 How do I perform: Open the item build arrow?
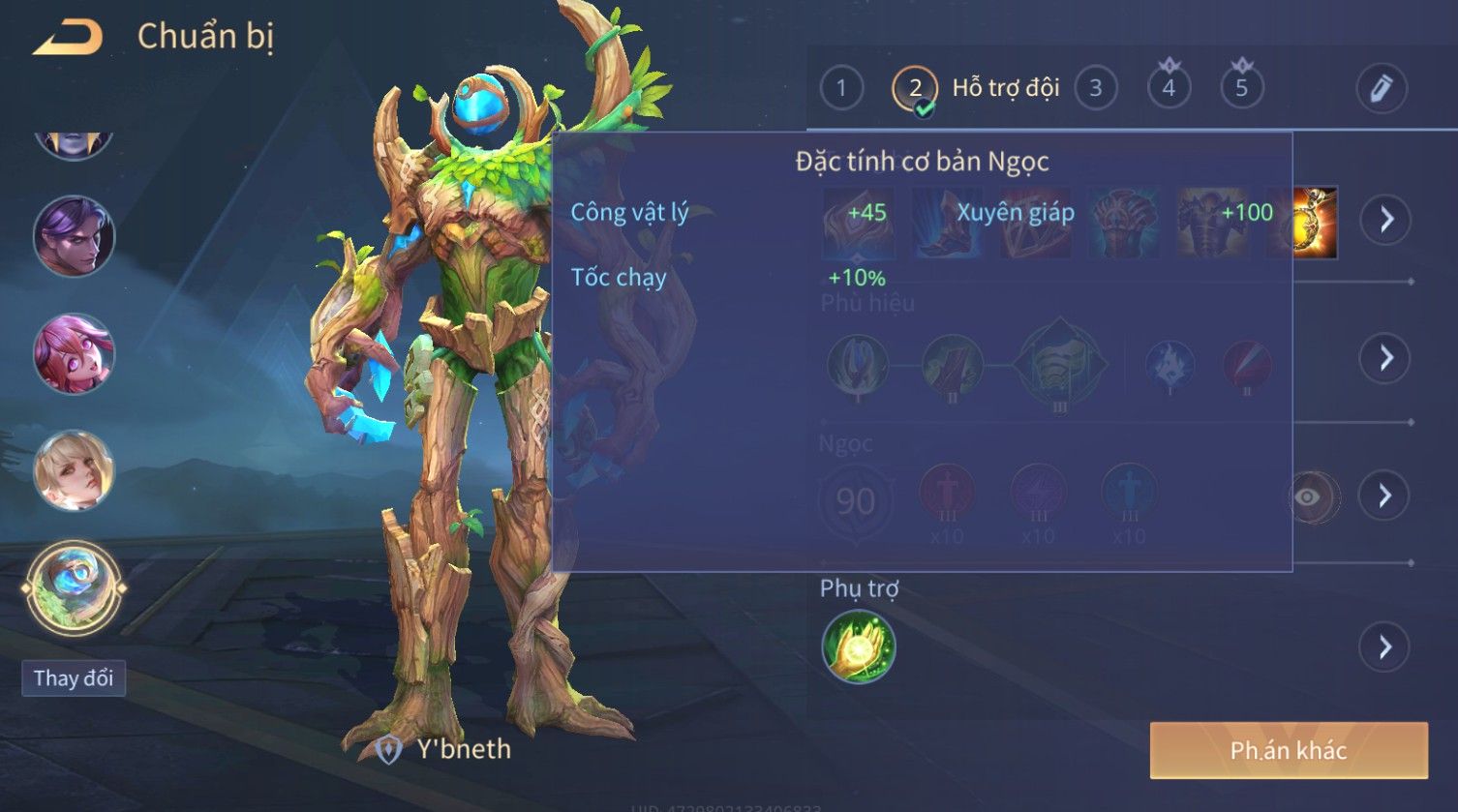click(1386, 220)
